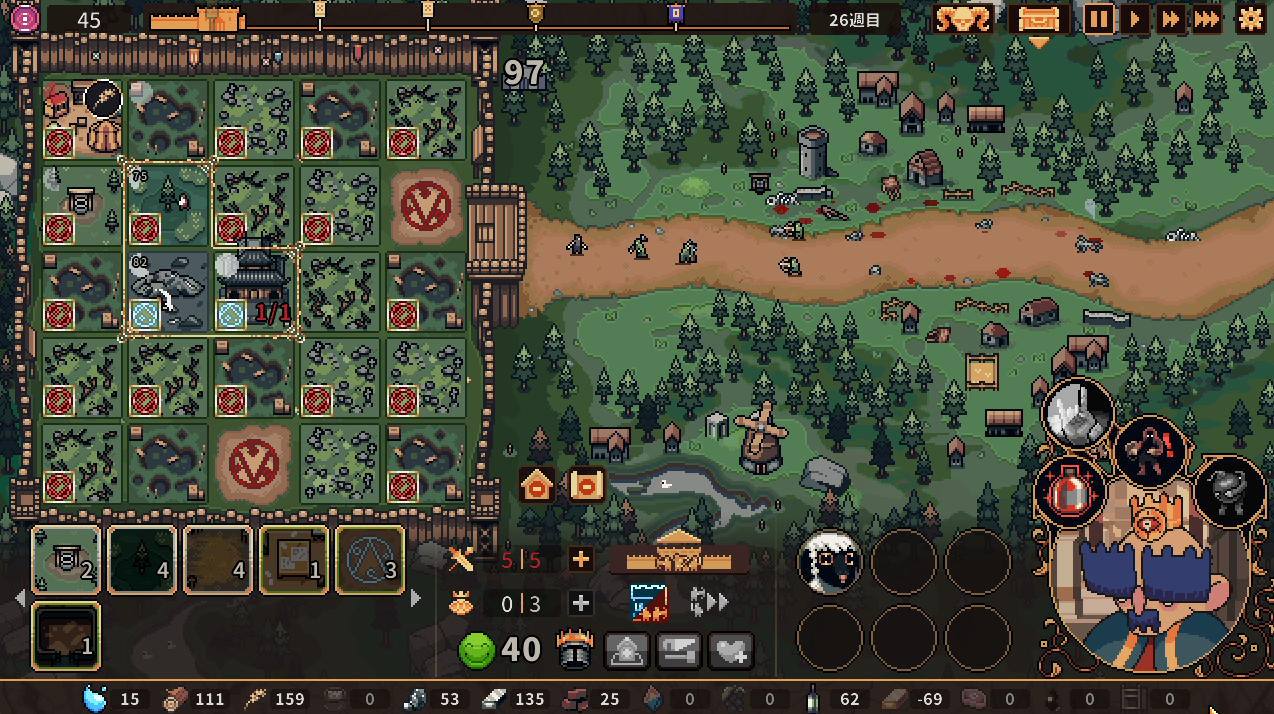Select the barracks tile showing 1/1
The image size is (1274, 714).
(x=256, y=290)
